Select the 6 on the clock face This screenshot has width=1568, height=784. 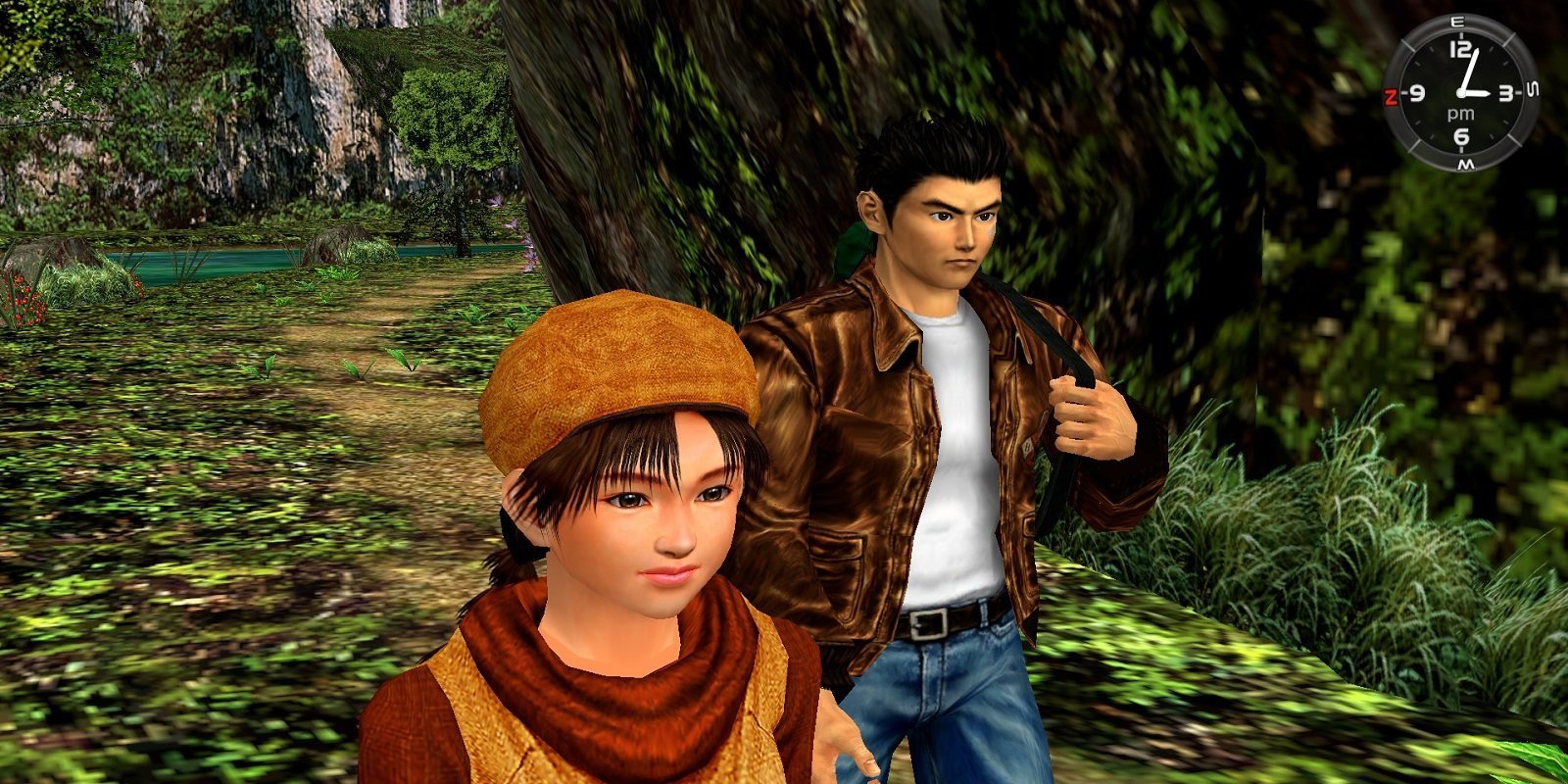tap(1460, 136)
